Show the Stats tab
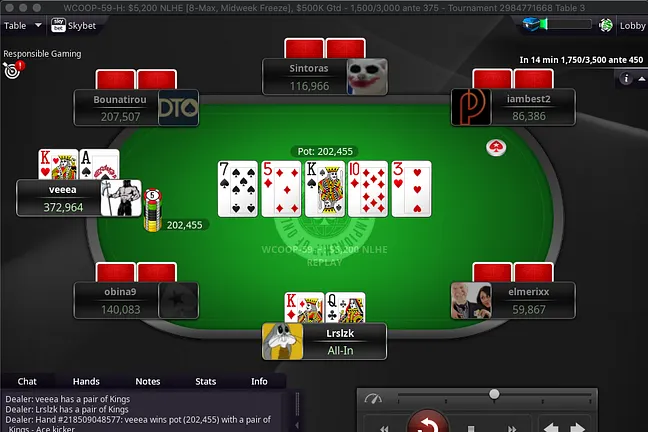Viewport: 648px width, 432px height. (x=206, y=381)
